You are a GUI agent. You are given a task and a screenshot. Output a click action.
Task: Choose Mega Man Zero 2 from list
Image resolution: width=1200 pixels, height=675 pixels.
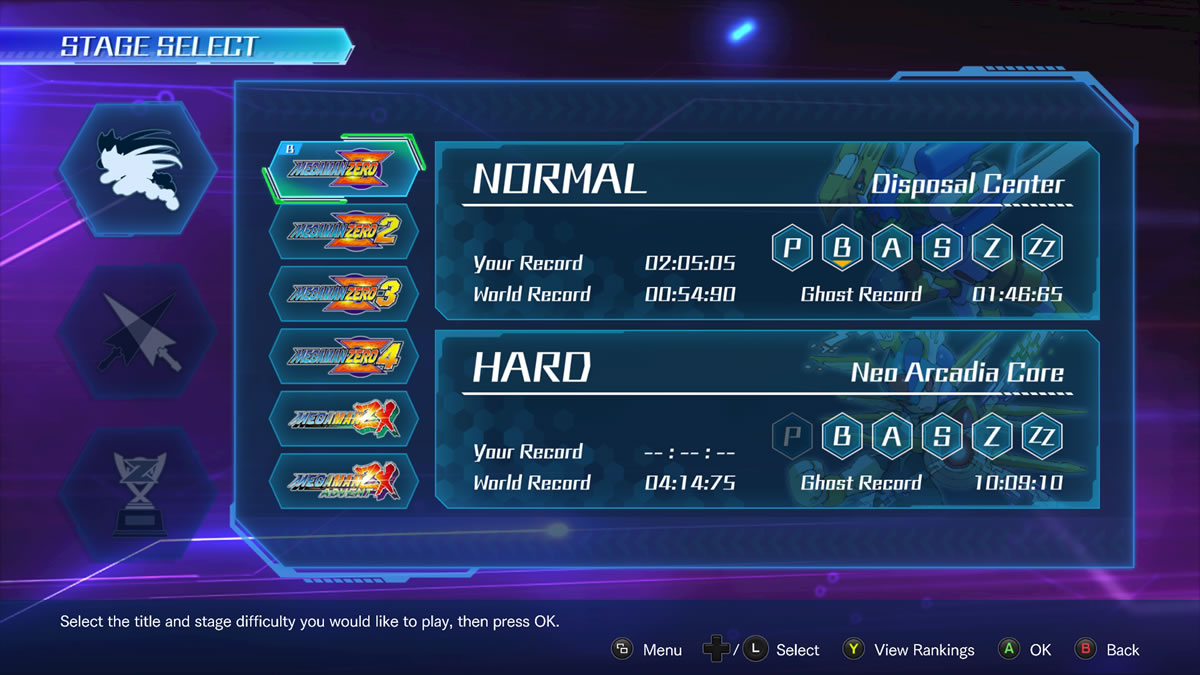(x=343, y=232)
